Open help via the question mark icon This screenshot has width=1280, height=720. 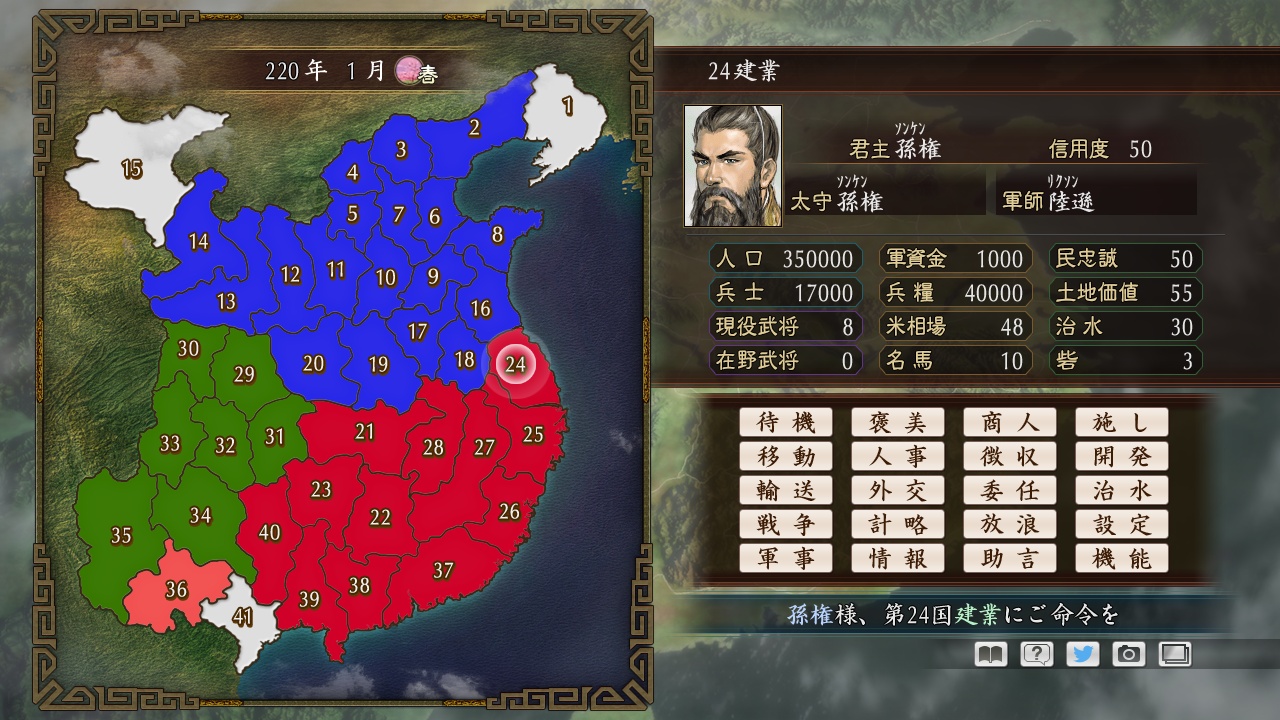pos(1039,654)
